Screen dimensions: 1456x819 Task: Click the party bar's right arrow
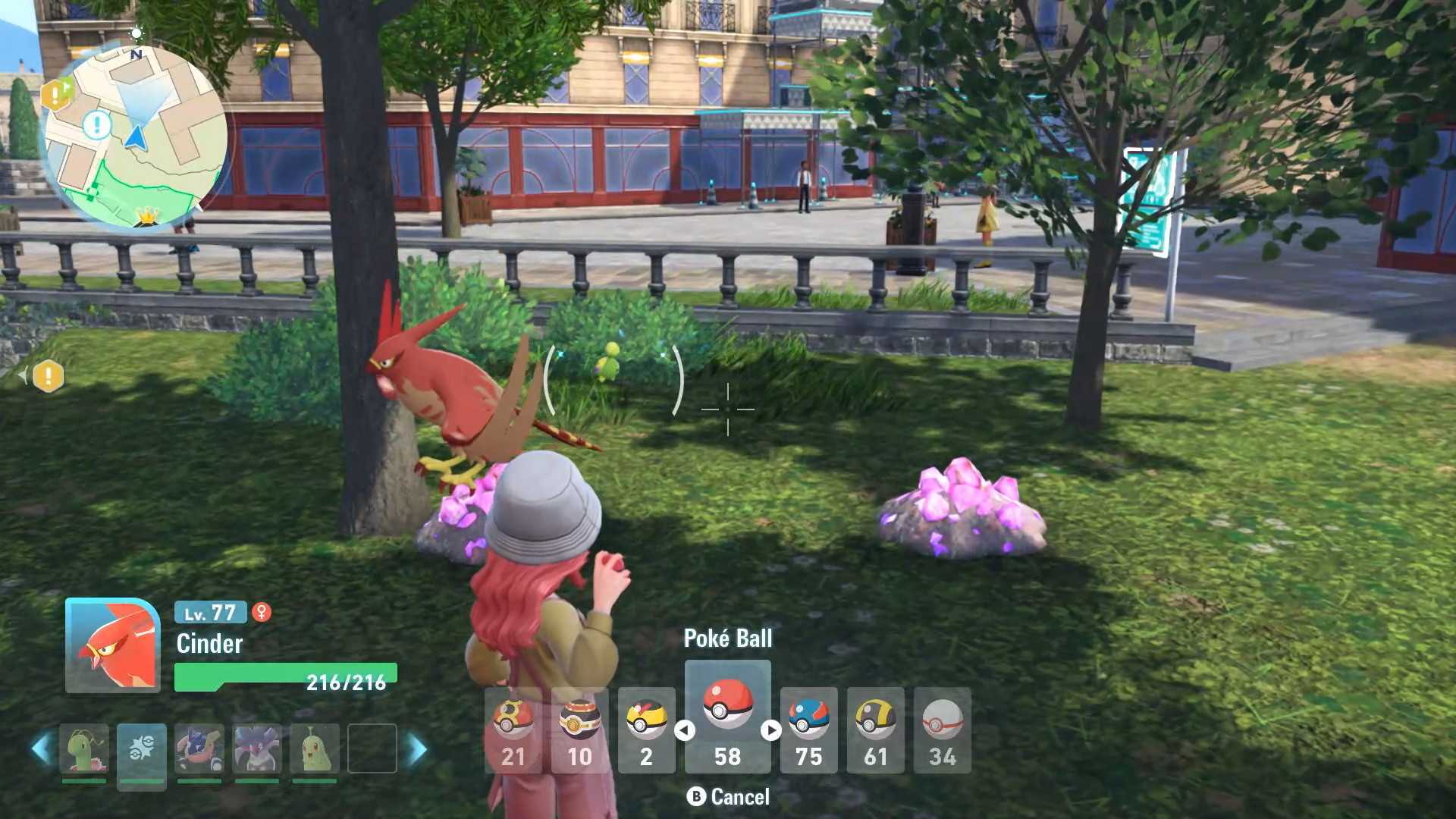click(x=416, y=748)
